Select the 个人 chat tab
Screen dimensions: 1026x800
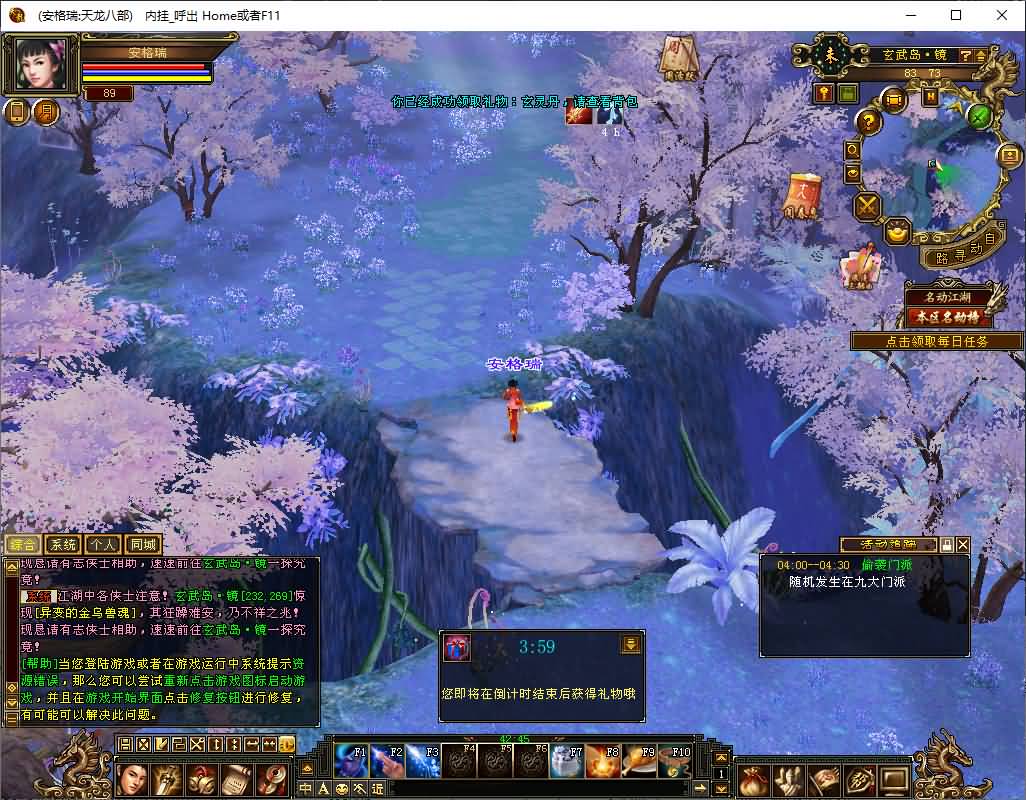click(103, 545)
